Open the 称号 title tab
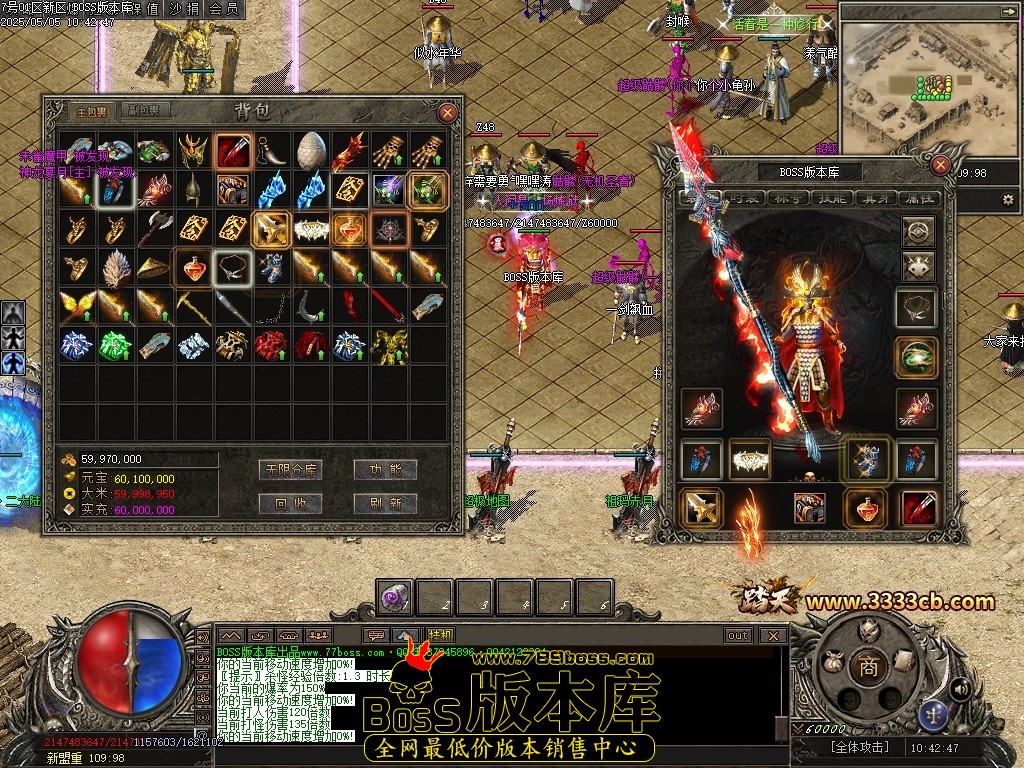The height and width of the screenshot is (768, 1024). [785, 199]
